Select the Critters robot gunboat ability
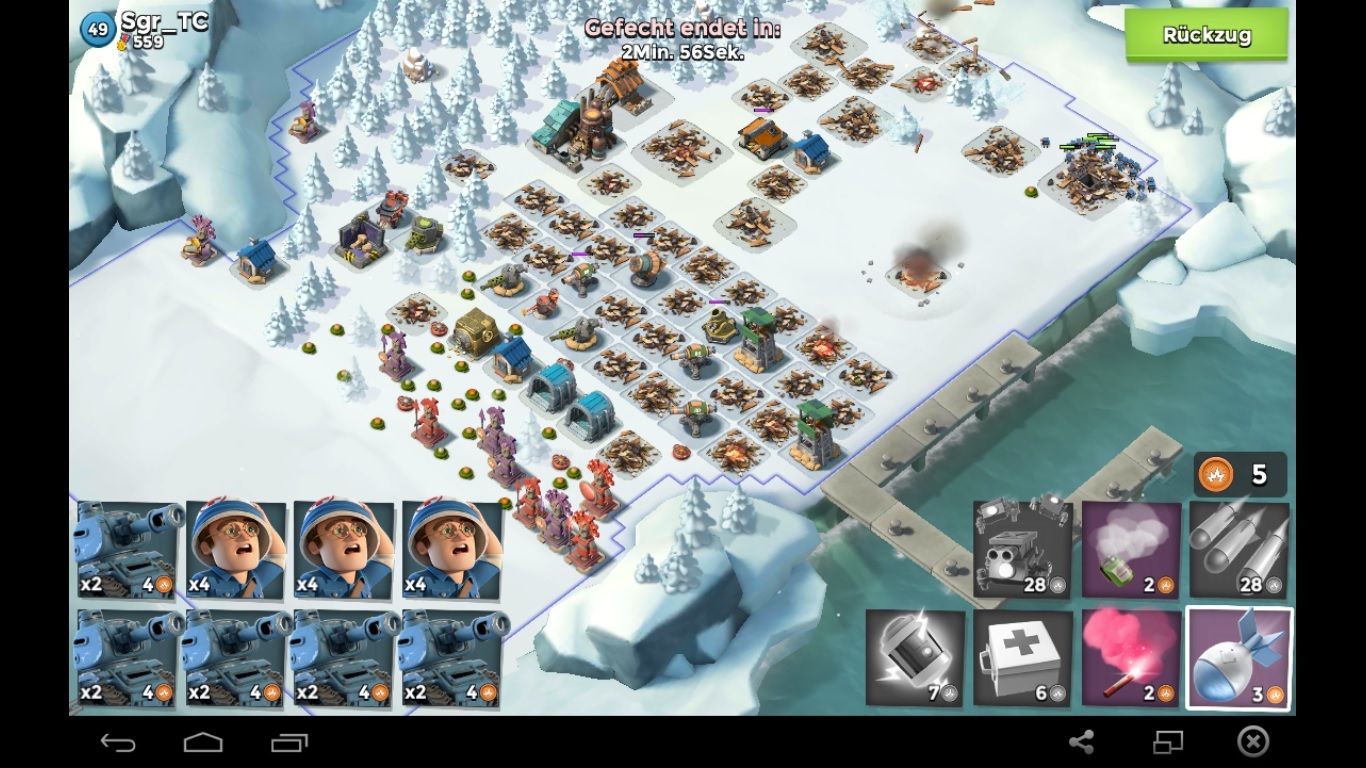This screenshot has width=1366, height=768. point(1022,550)
